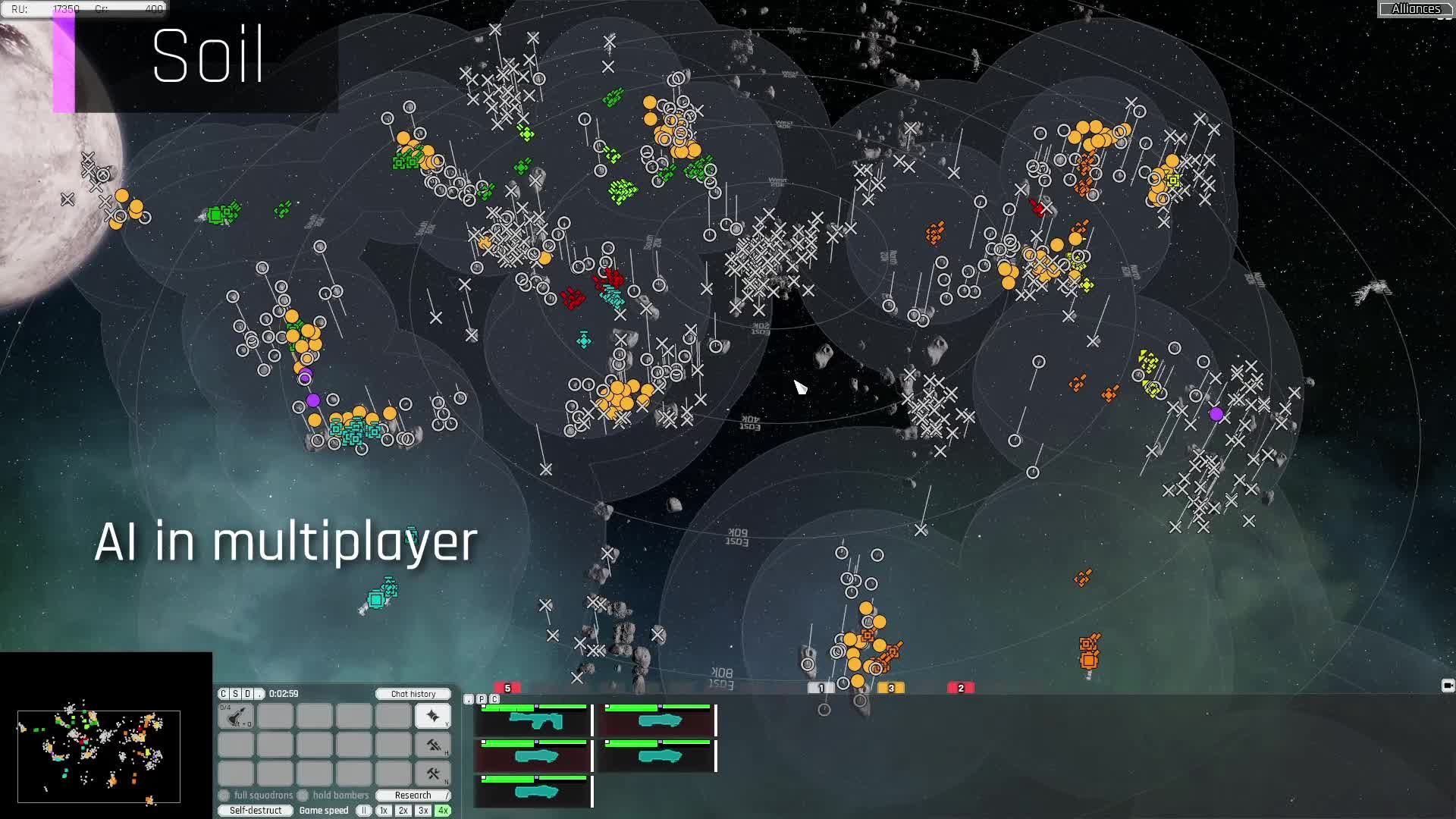Pause the game speed
Viewport: 1456px width, 819px height.
[x=364, y=811]
